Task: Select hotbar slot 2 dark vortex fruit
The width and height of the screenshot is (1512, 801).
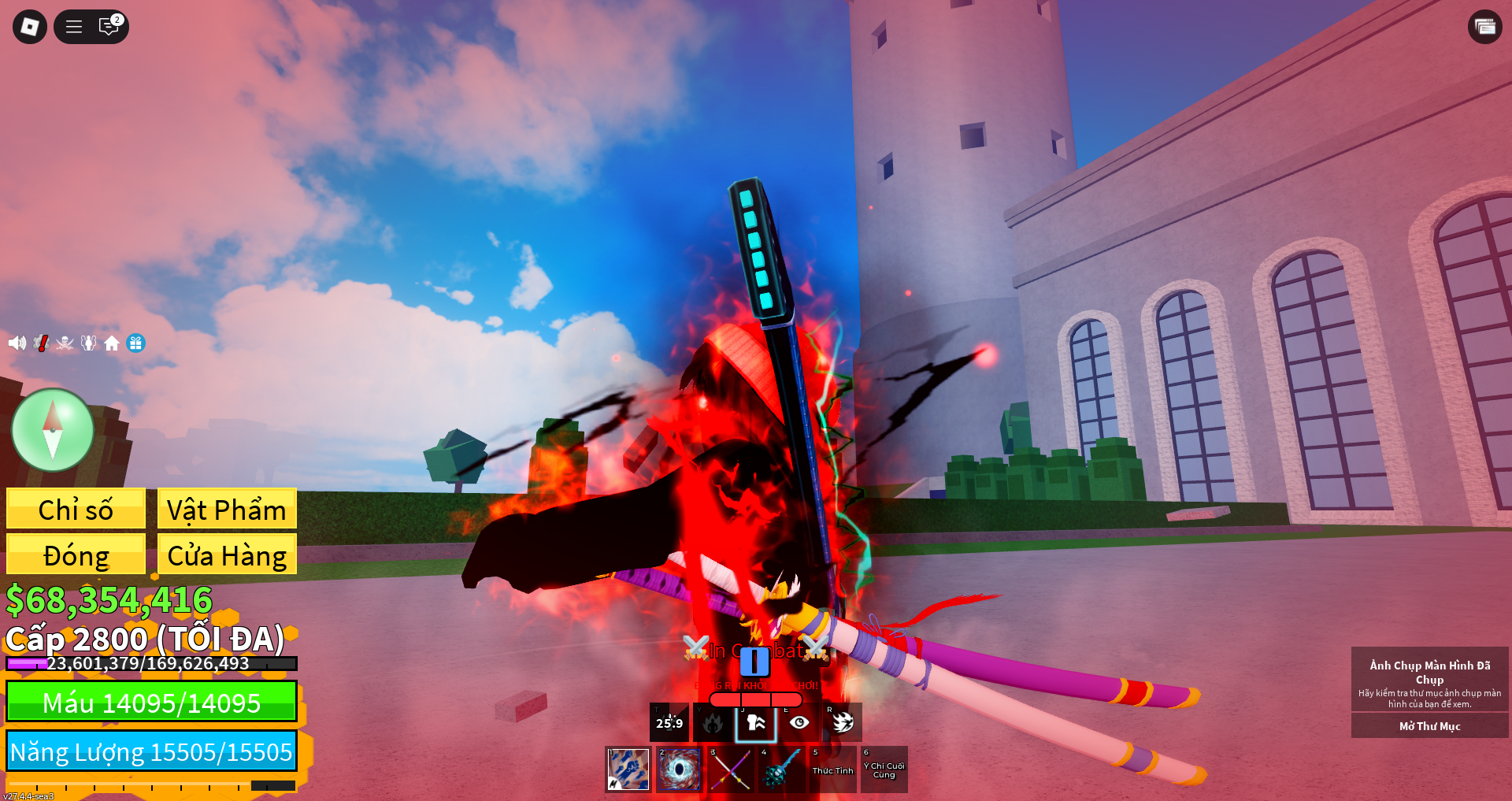Action: tap(680, 769)
